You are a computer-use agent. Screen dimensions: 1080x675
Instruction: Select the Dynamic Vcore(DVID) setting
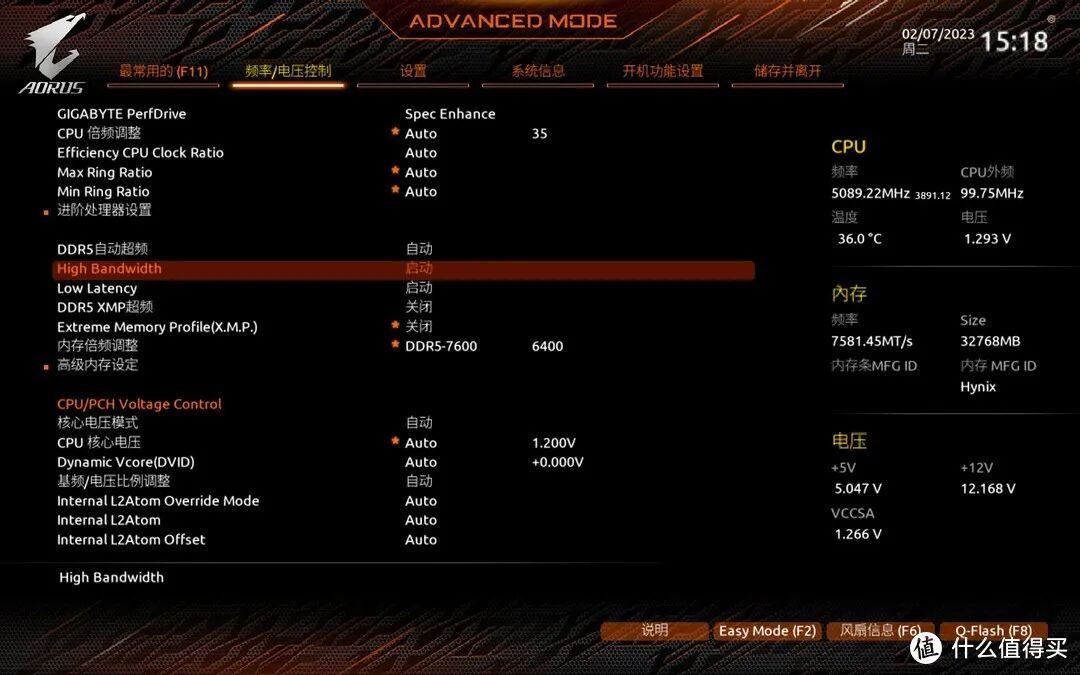point(126,462)
